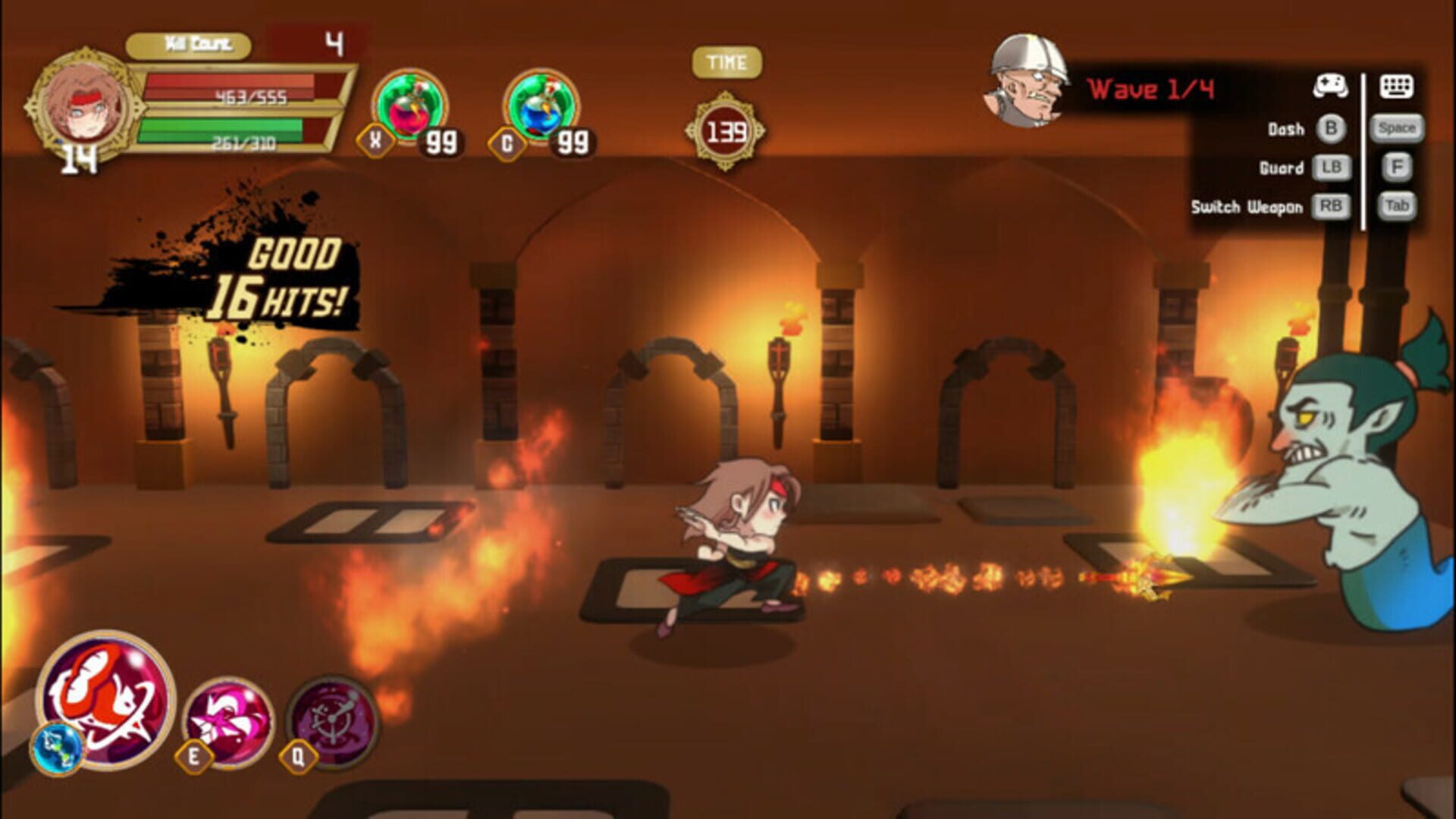Expand the Wave 1/4 indicator
The height and width of the screenshot is (819, 1456).
(x=1152, y=89)
